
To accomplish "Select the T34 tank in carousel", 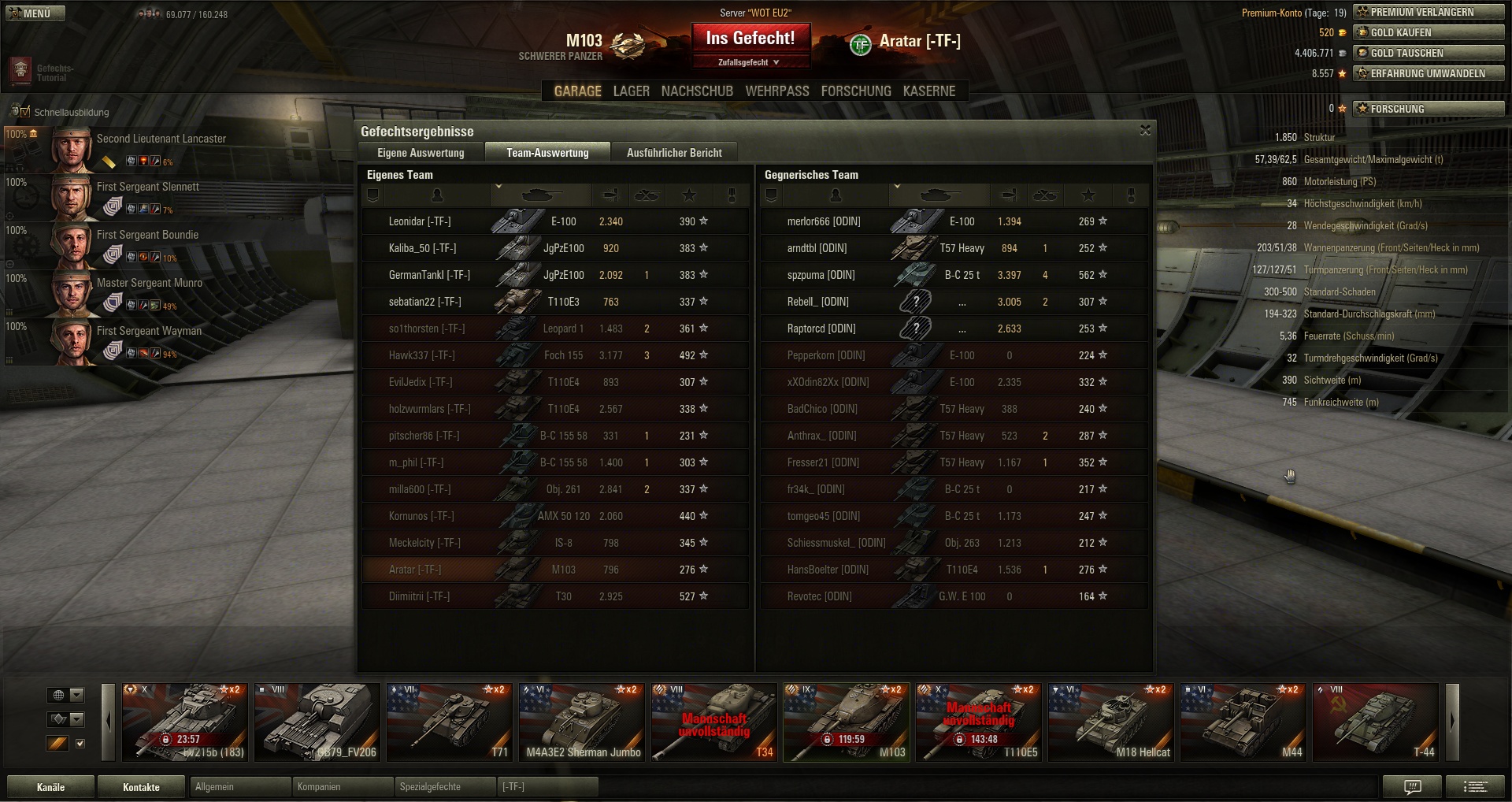I will (713, 722).
